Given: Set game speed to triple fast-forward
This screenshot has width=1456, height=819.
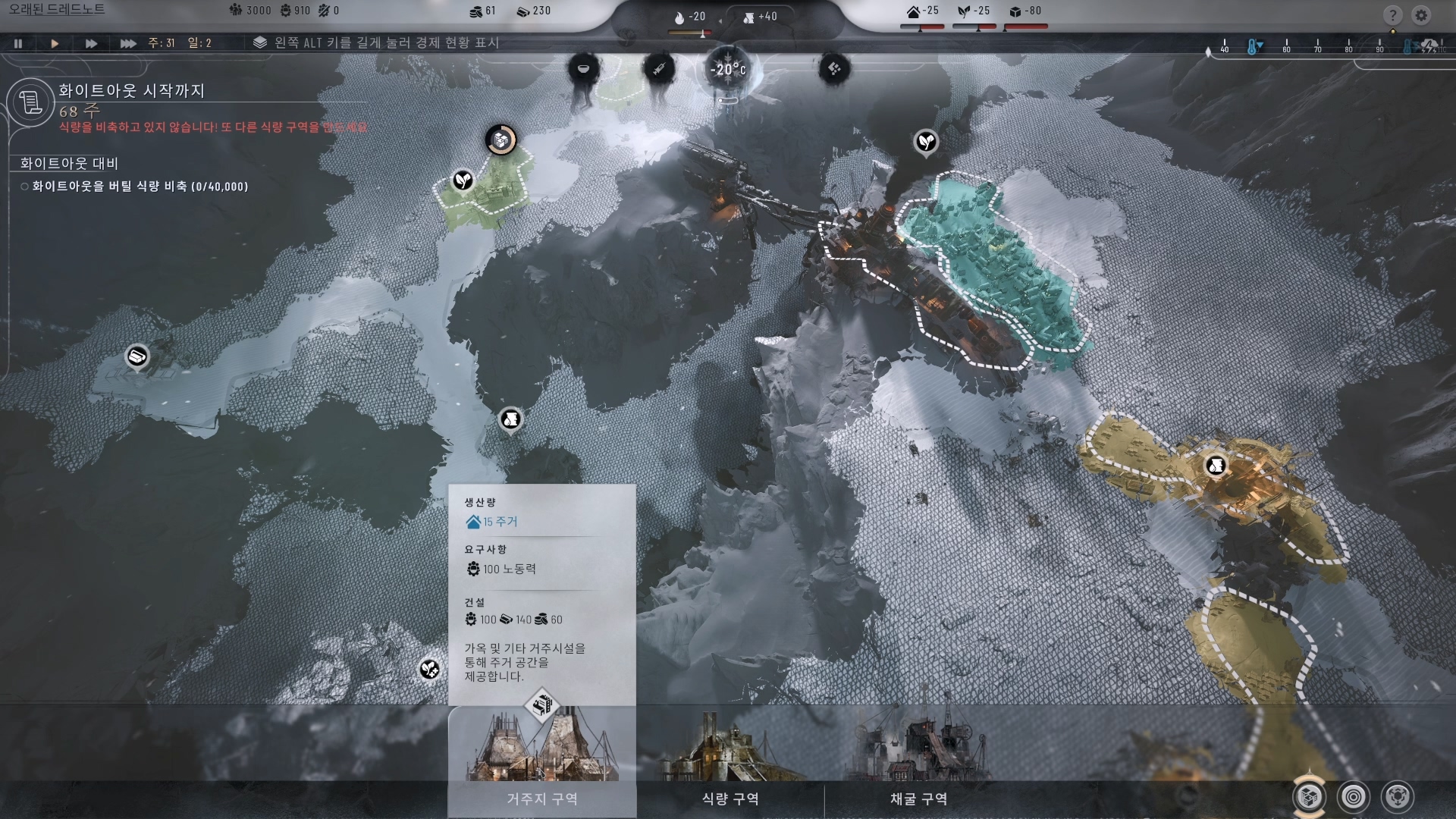Looking at the screenshot, I should 128,44.
